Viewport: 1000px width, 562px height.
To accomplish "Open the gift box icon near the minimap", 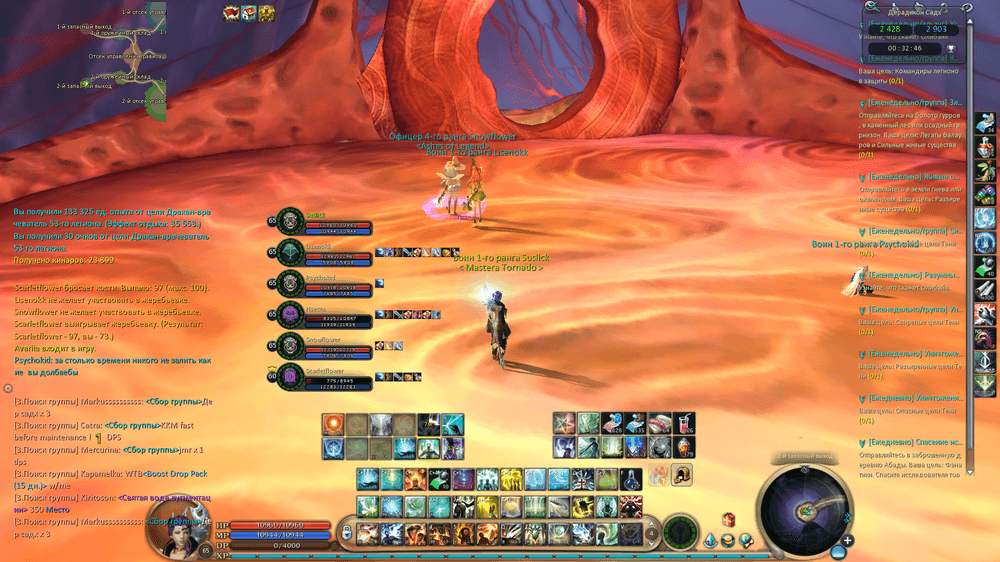I will coord(729,520).
